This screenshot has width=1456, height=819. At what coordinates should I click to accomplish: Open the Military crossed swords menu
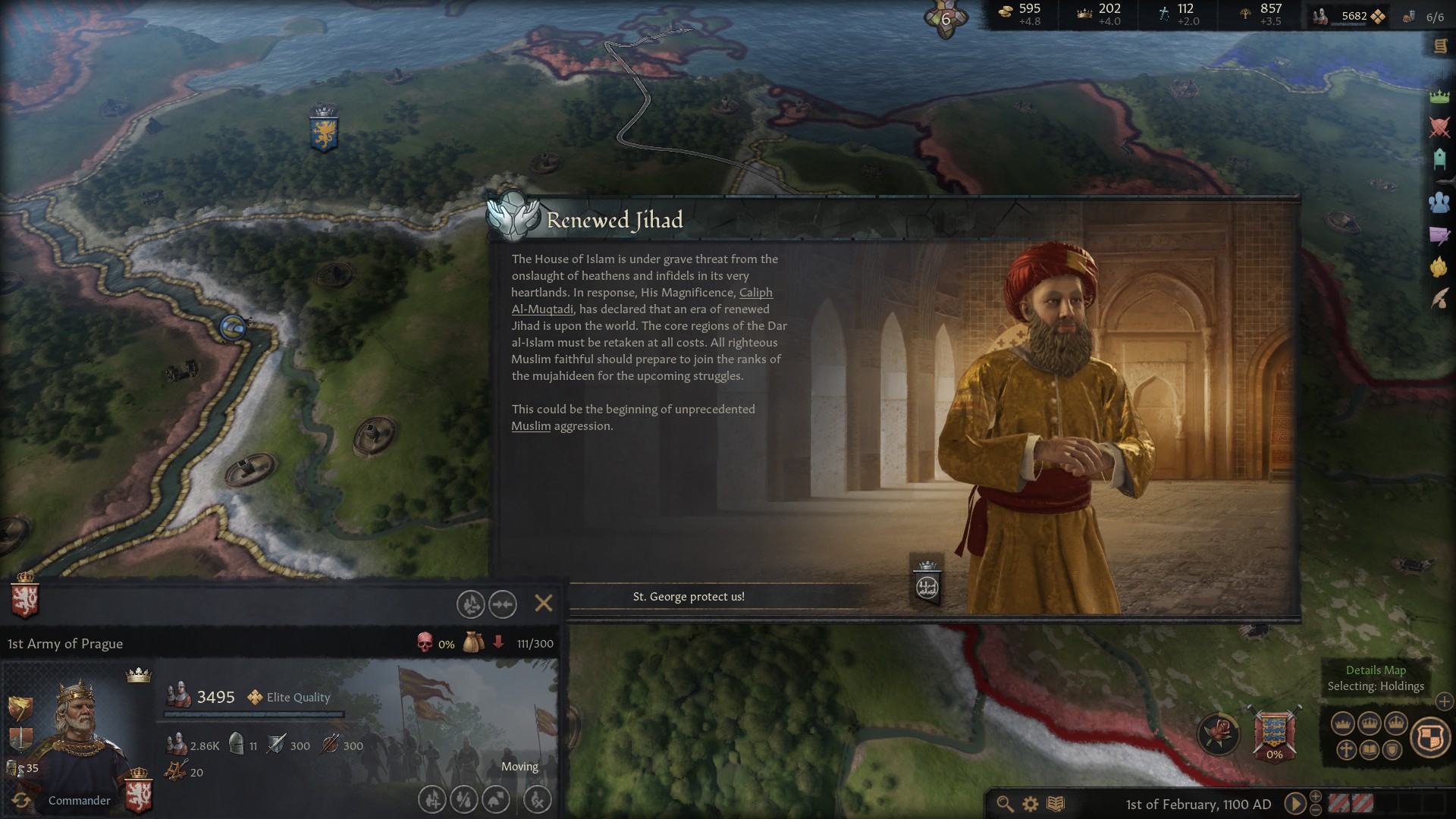click(x=1439, y=127)
